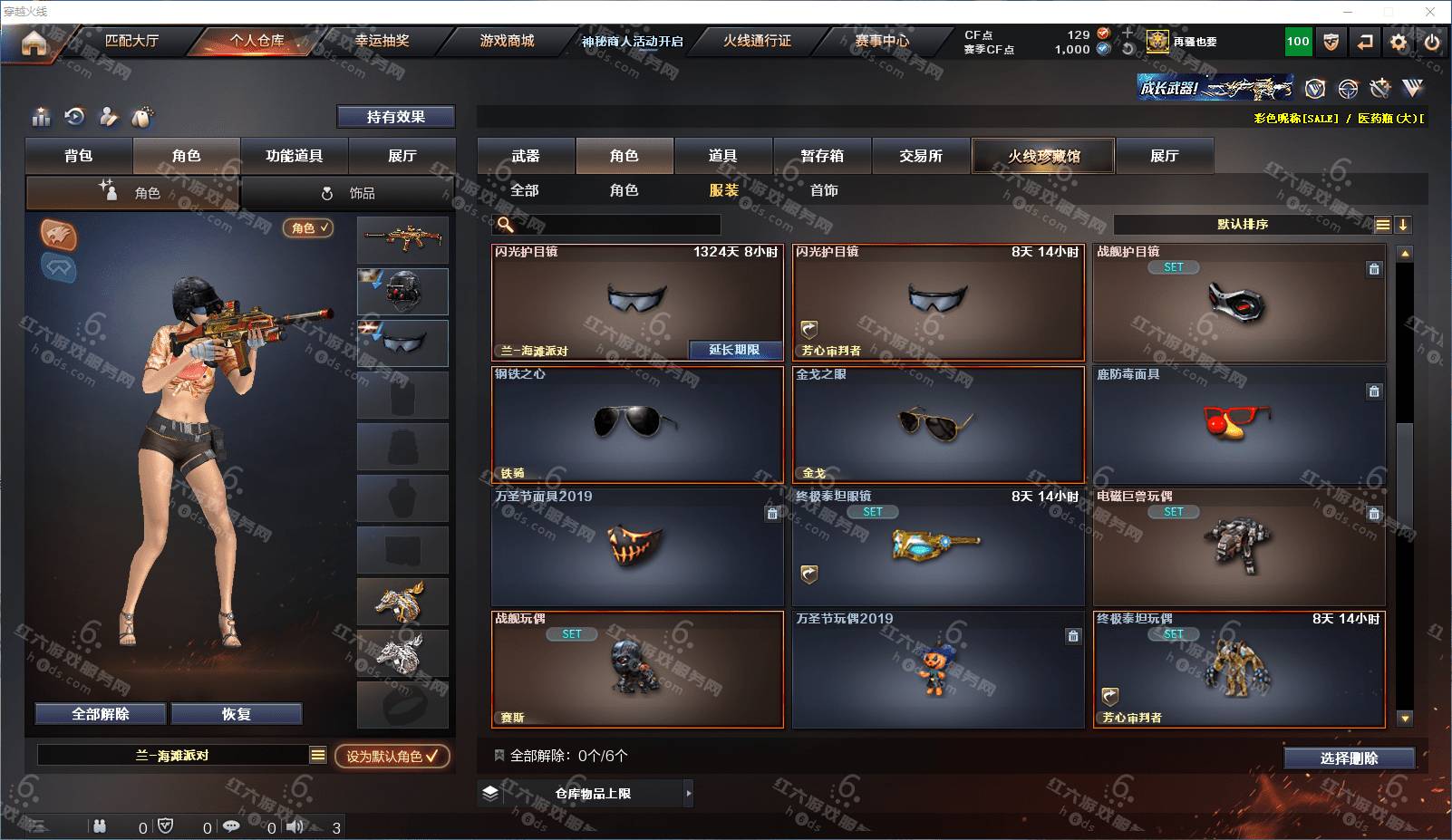Image resolution: width=1452 pixels, height=840 pixels.
Task: Switch to the 武器 weapons tab
Action: (x=526, y=156)
